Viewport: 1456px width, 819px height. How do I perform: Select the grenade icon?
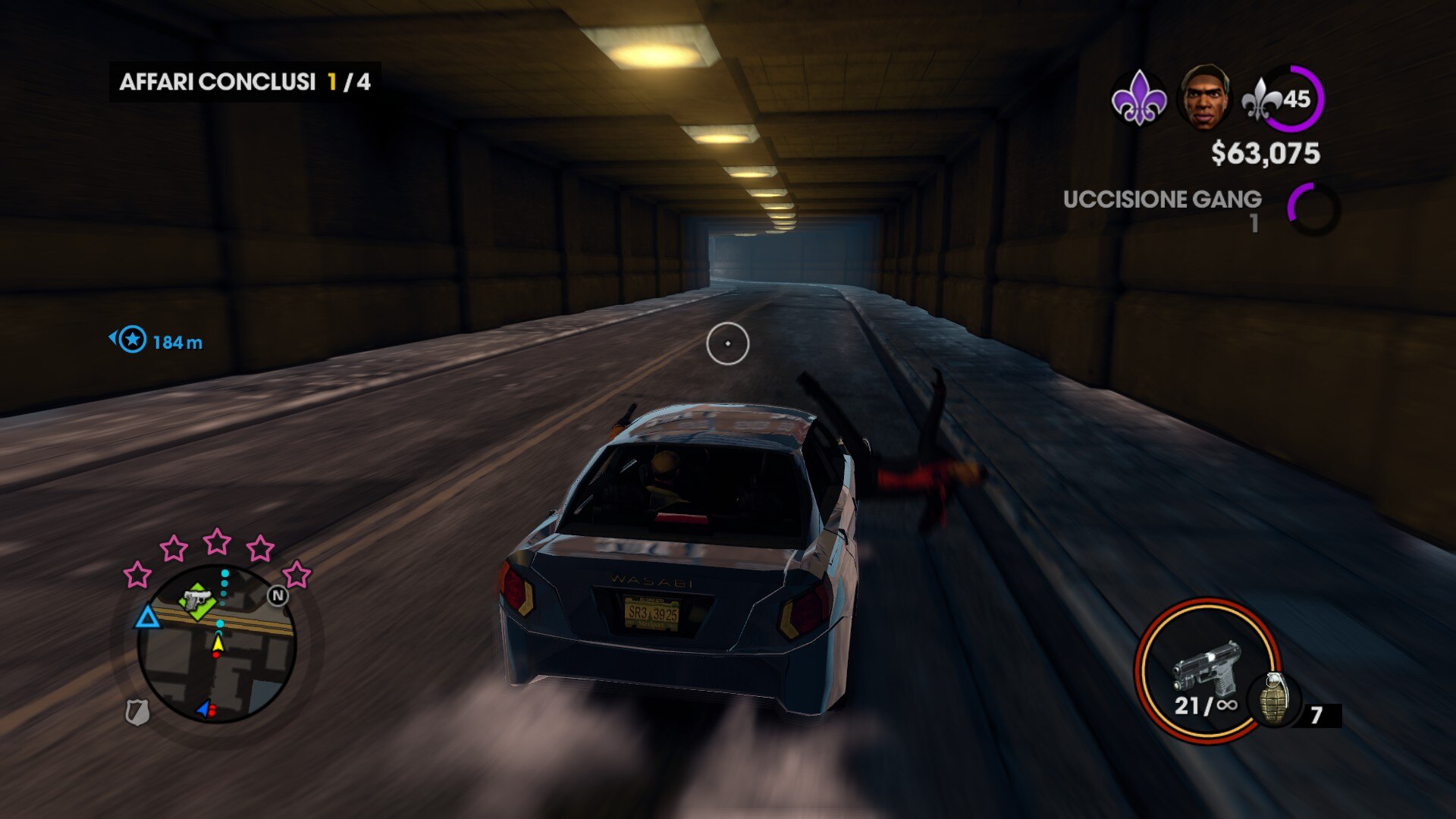pos(1274,698)
